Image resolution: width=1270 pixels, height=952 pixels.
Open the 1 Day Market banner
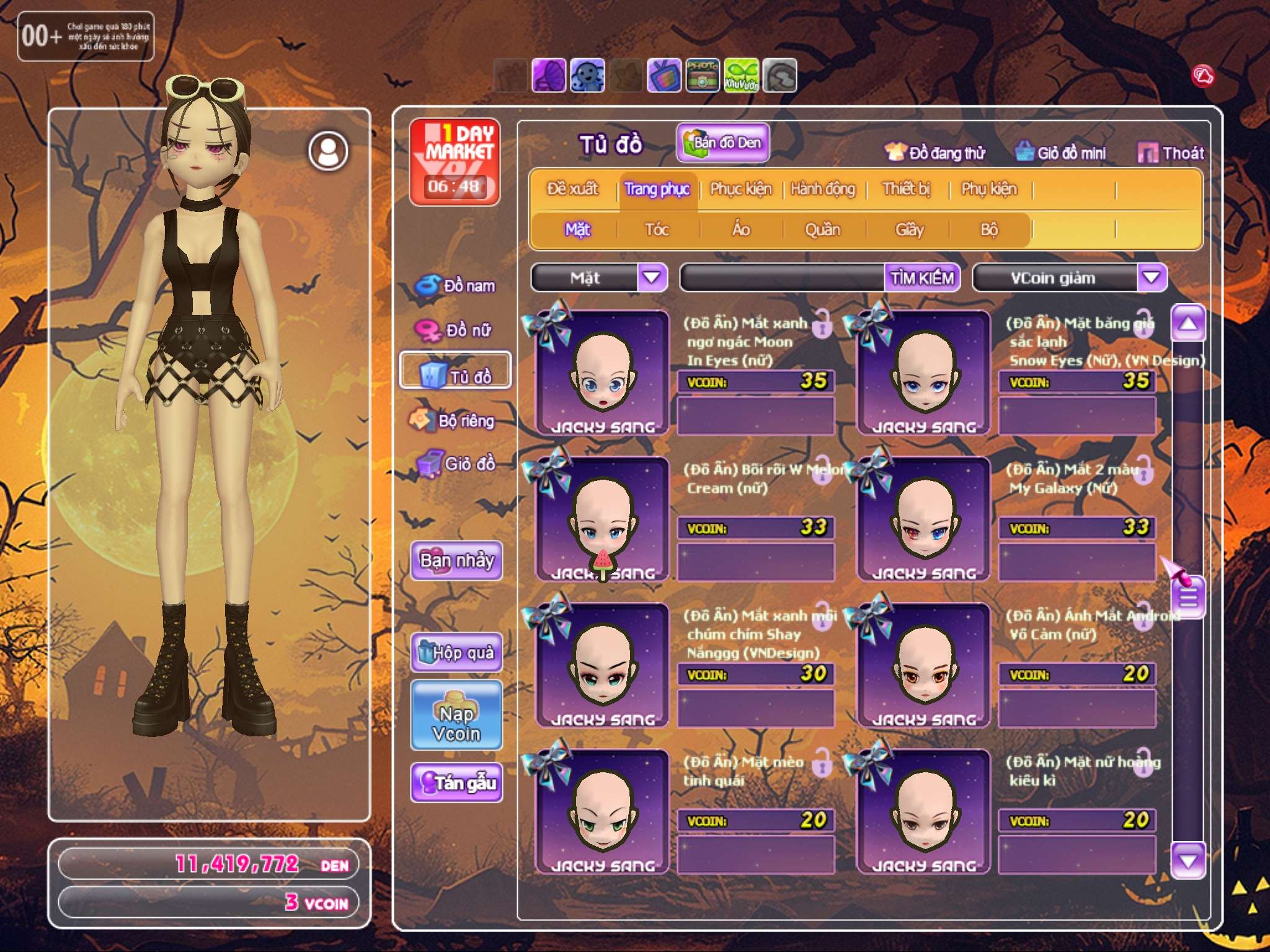point(455,162)
